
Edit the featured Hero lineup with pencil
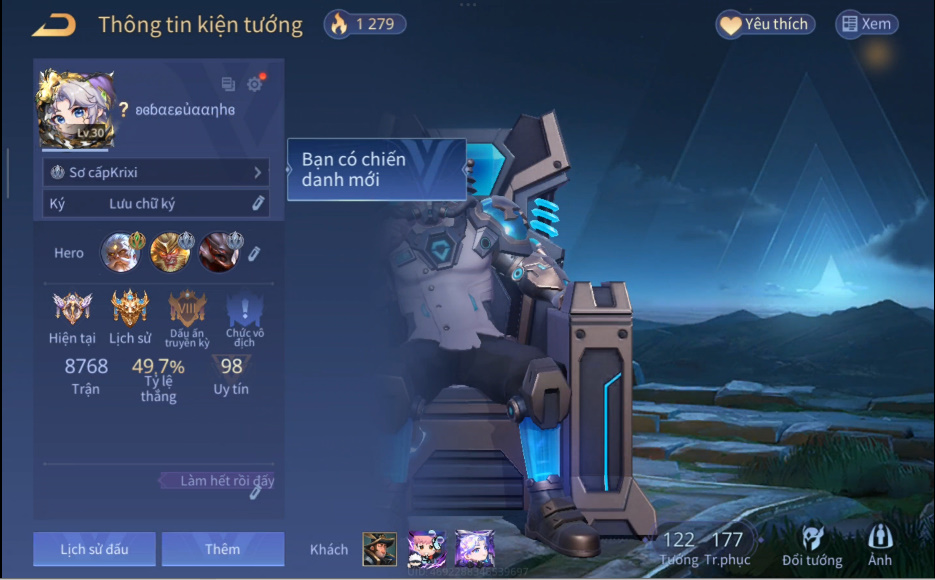(254, 253)
